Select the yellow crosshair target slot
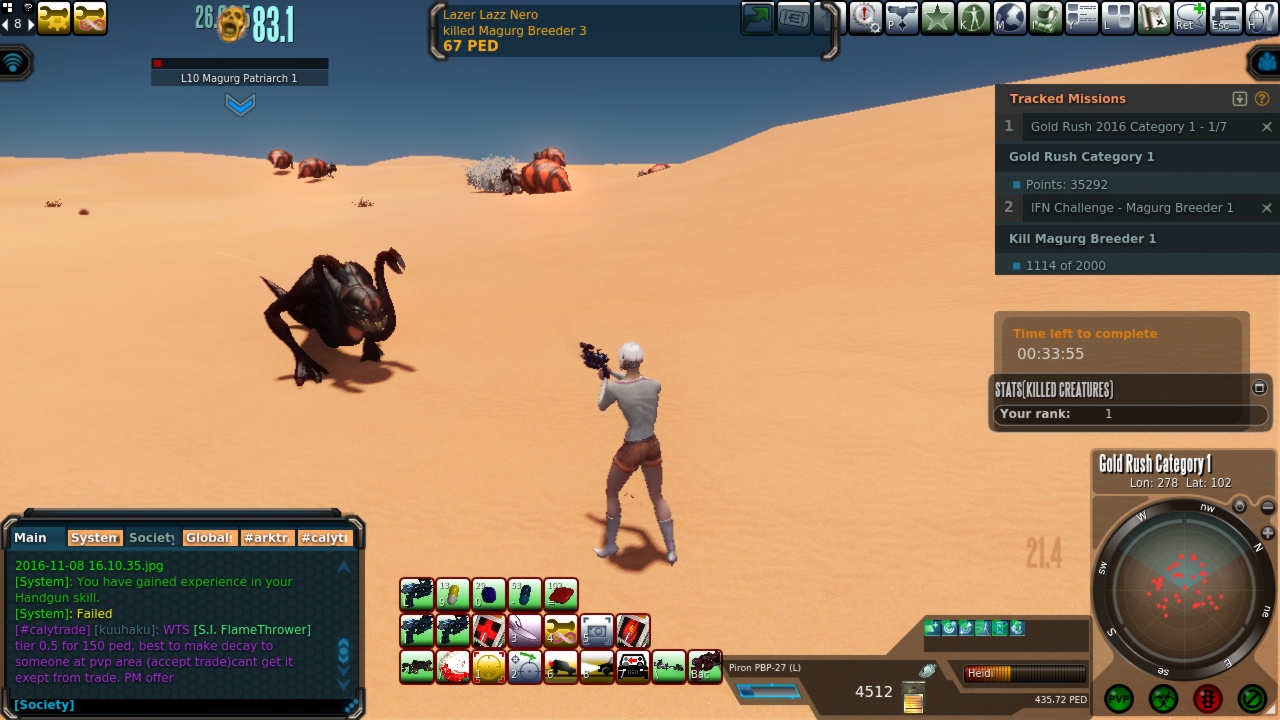1280x720 pixels. tap(489, 667)
